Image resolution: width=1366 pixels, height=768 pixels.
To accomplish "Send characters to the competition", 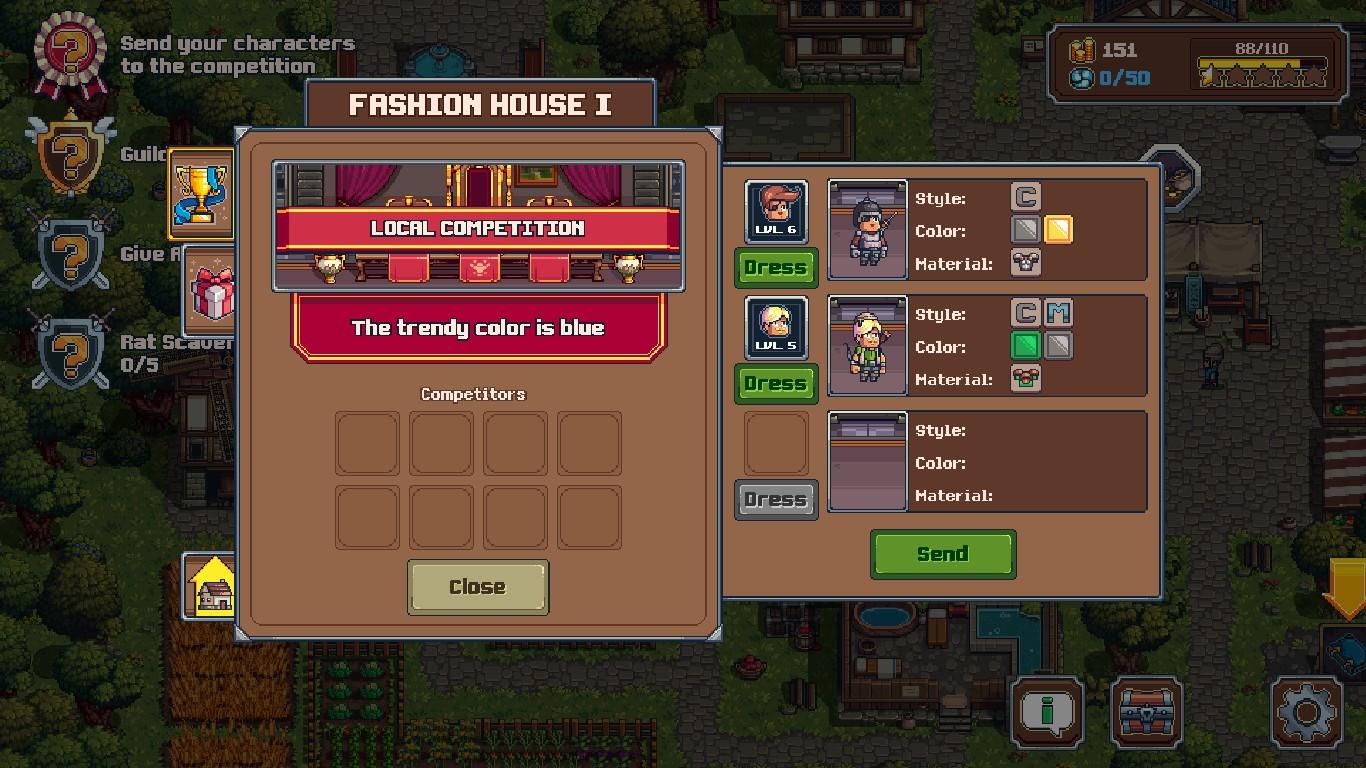I will [942, 554].
